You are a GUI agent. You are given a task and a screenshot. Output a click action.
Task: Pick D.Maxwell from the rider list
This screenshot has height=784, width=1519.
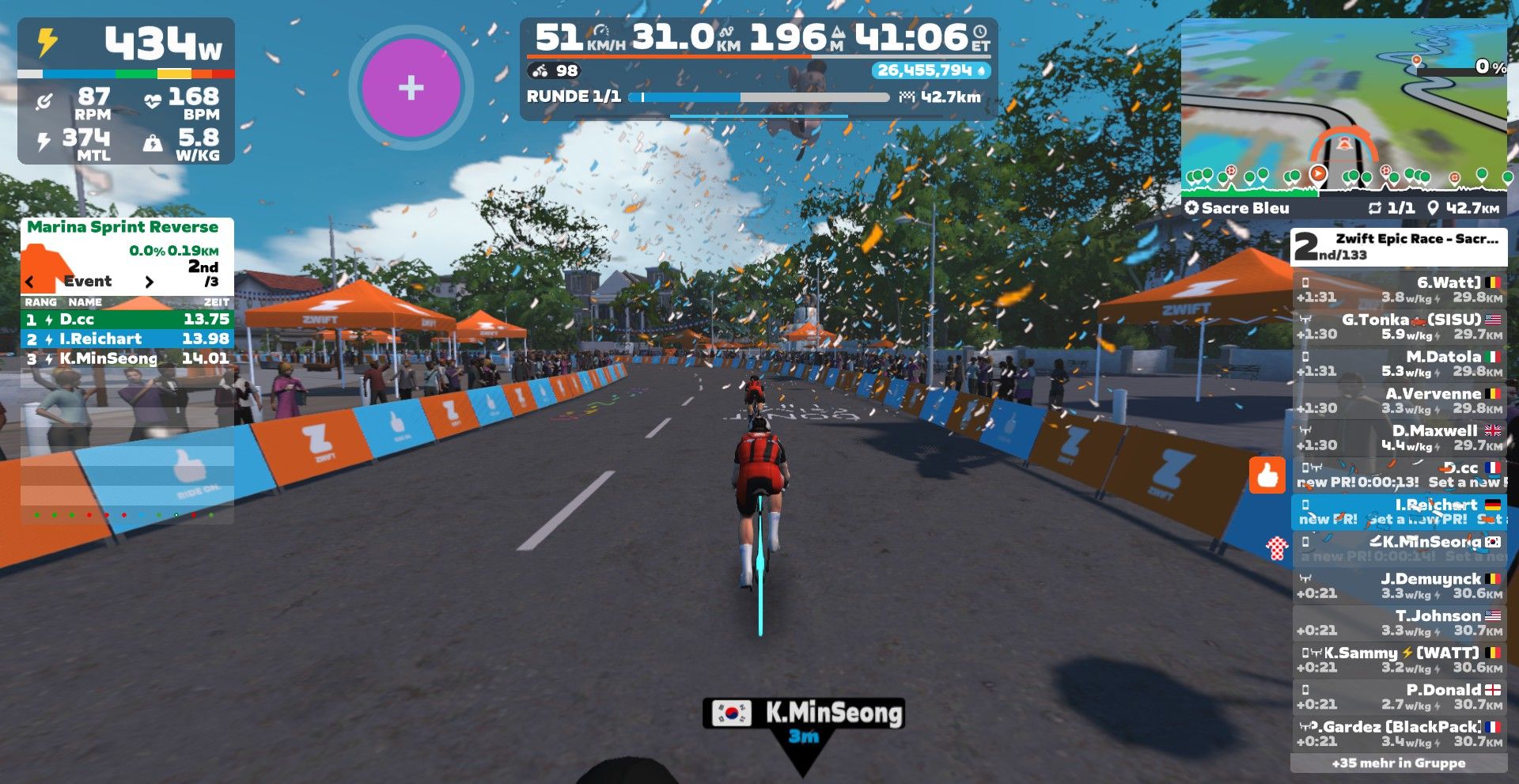(x=1399, y=438)
